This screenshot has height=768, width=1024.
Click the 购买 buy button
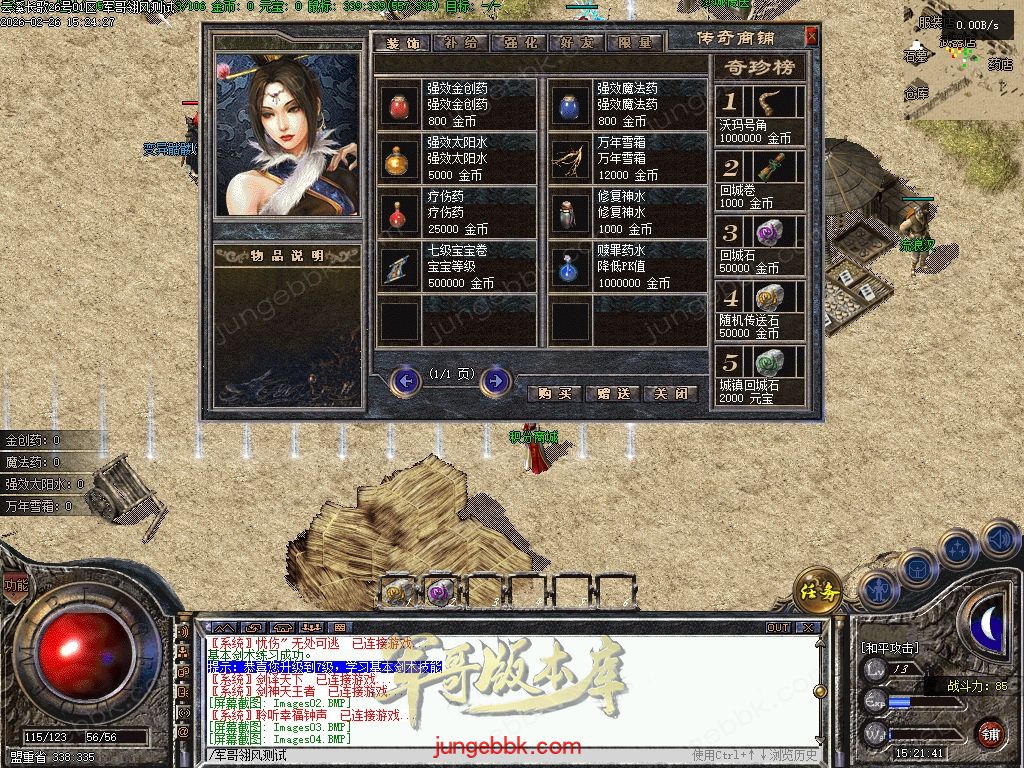pyautogui.click(x=553, y=393)
